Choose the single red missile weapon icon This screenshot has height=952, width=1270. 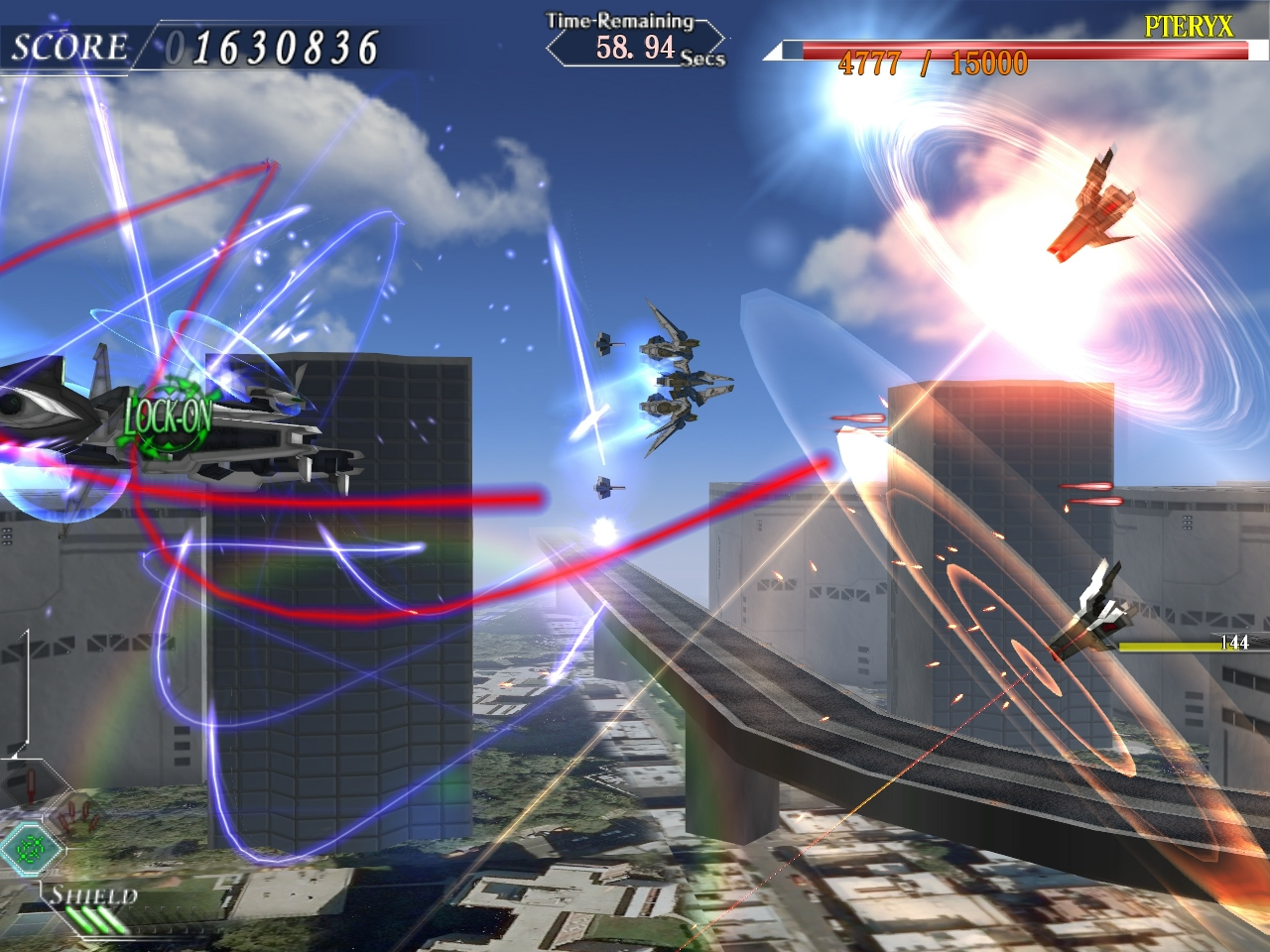32,783
